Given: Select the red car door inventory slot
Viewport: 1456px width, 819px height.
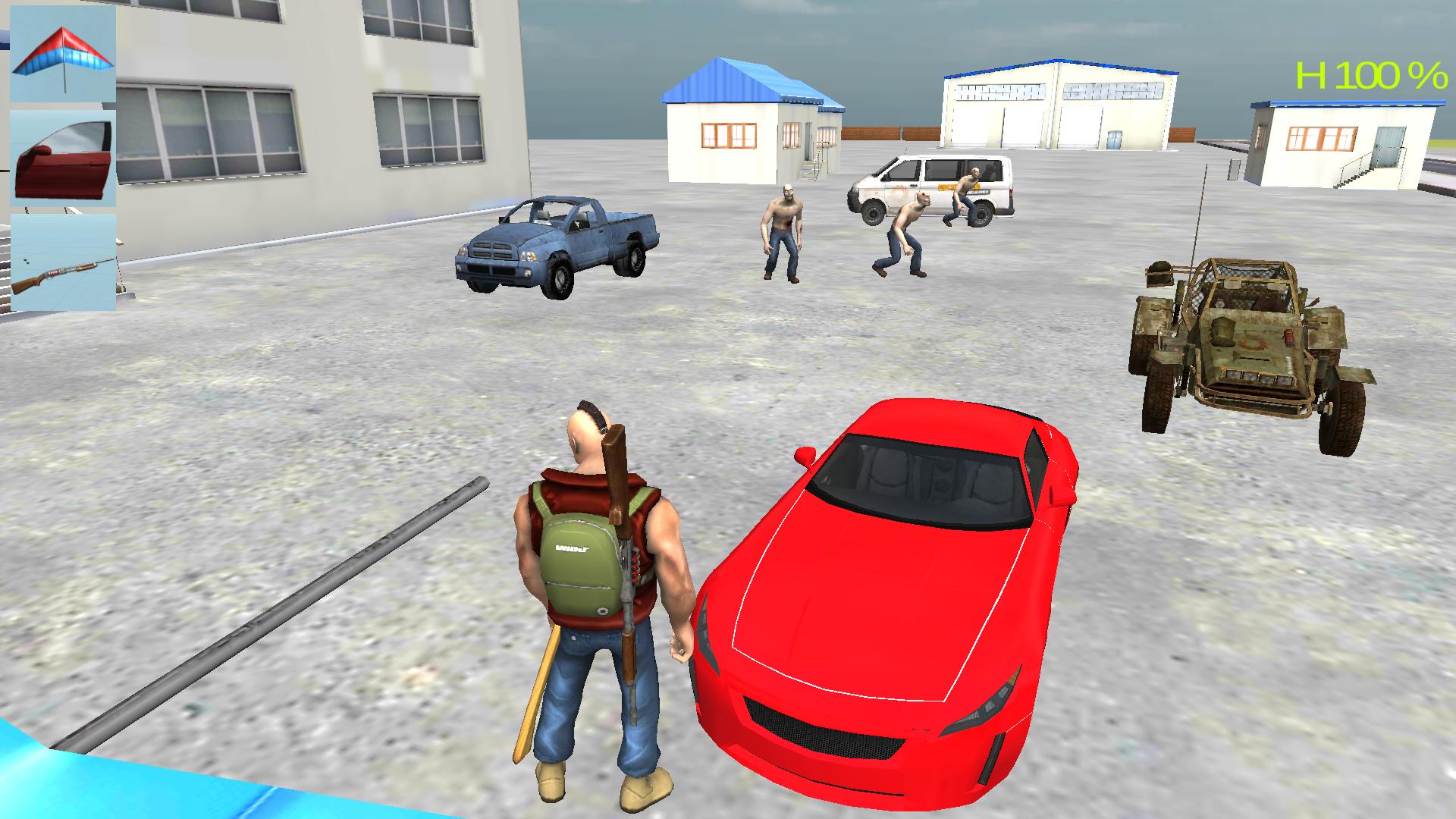Looking at the screenshot, I should [x=62, y=155].
